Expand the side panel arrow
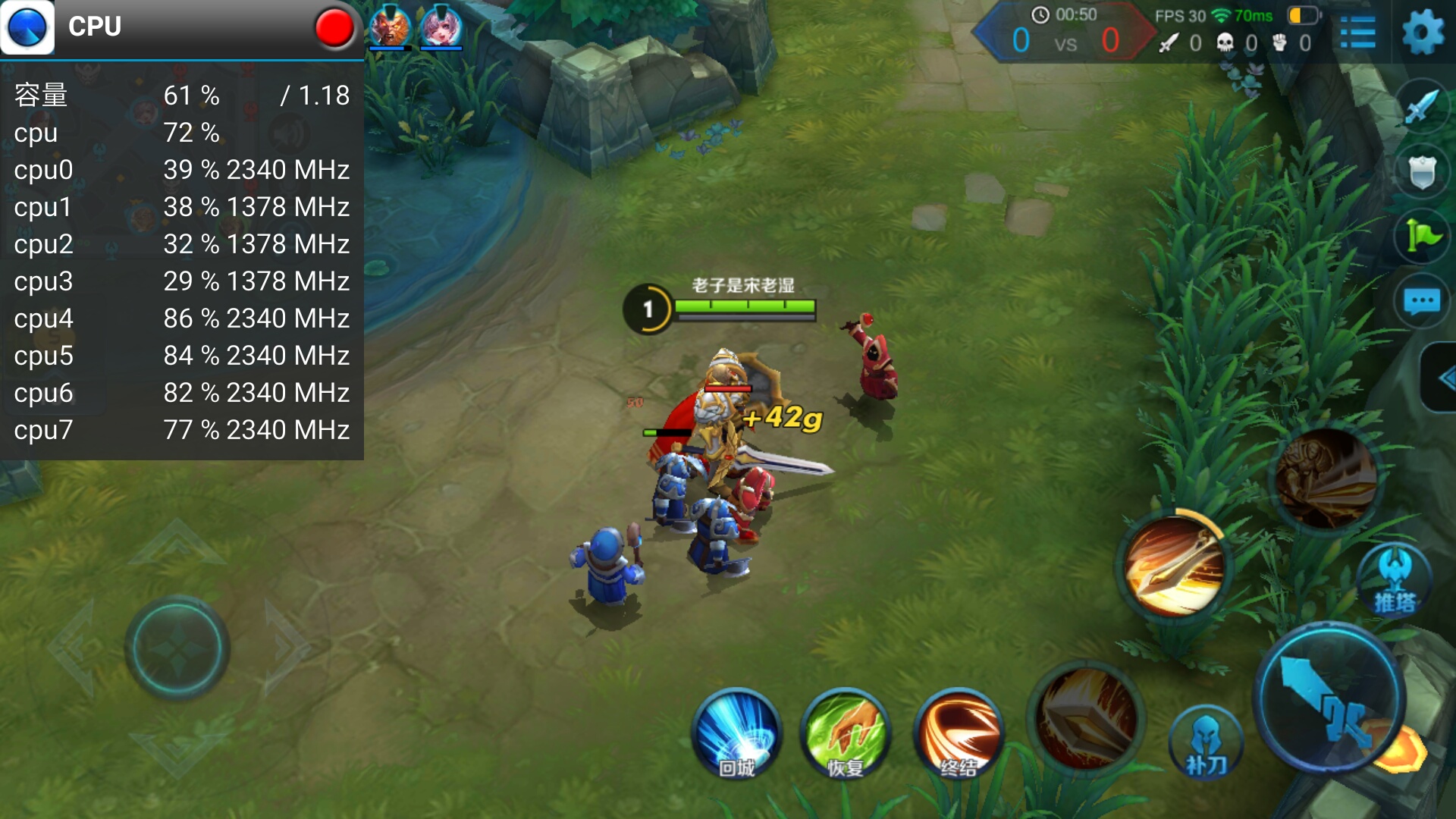This screenshot has width=1456, height=819. pyautogui.click(x=1442, y=378)
